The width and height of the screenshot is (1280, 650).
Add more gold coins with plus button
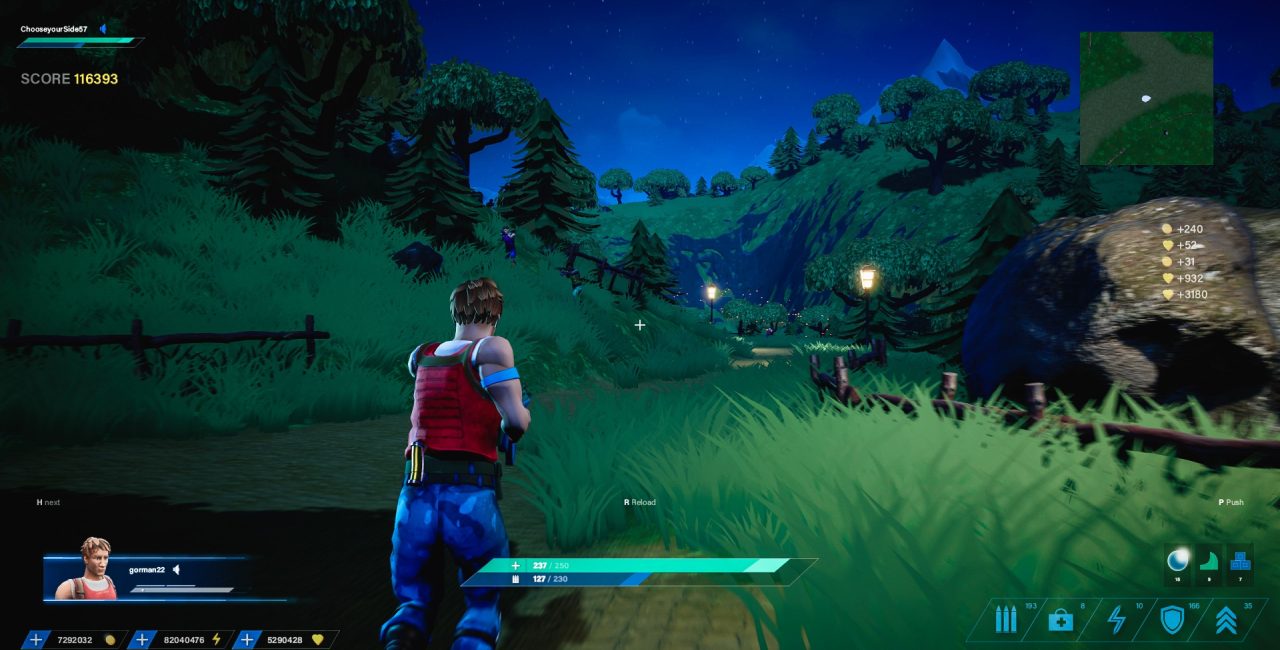coord(36,640)
